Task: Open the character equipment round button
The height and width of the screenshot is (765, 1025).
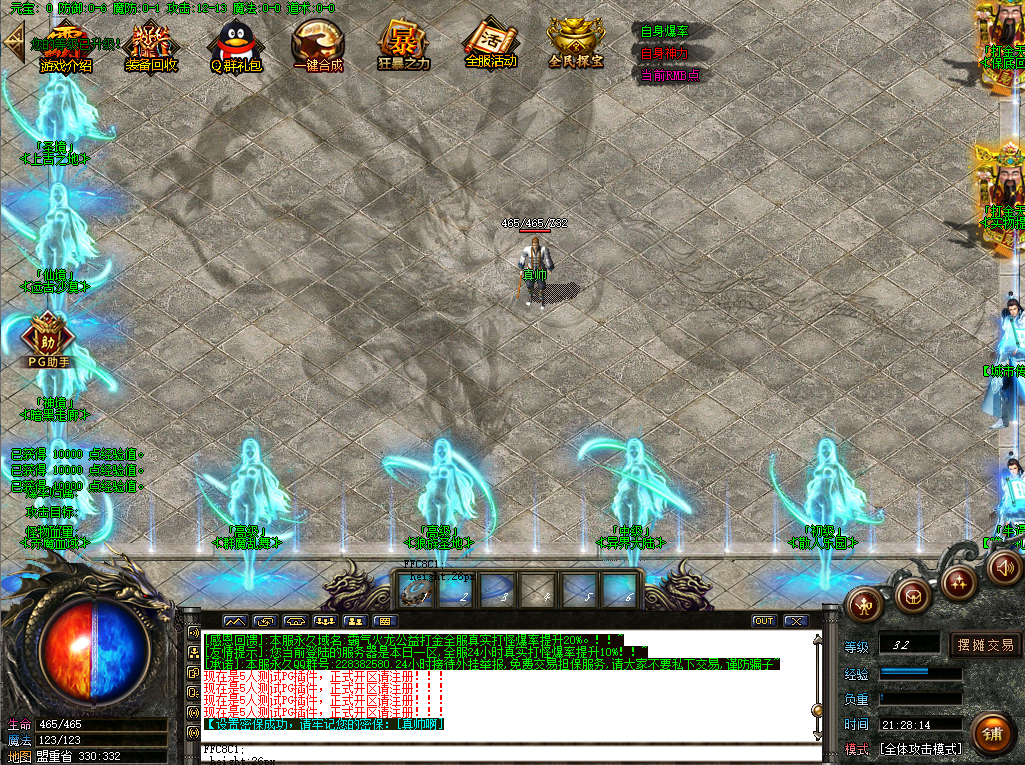Action: tap(865, 603)
